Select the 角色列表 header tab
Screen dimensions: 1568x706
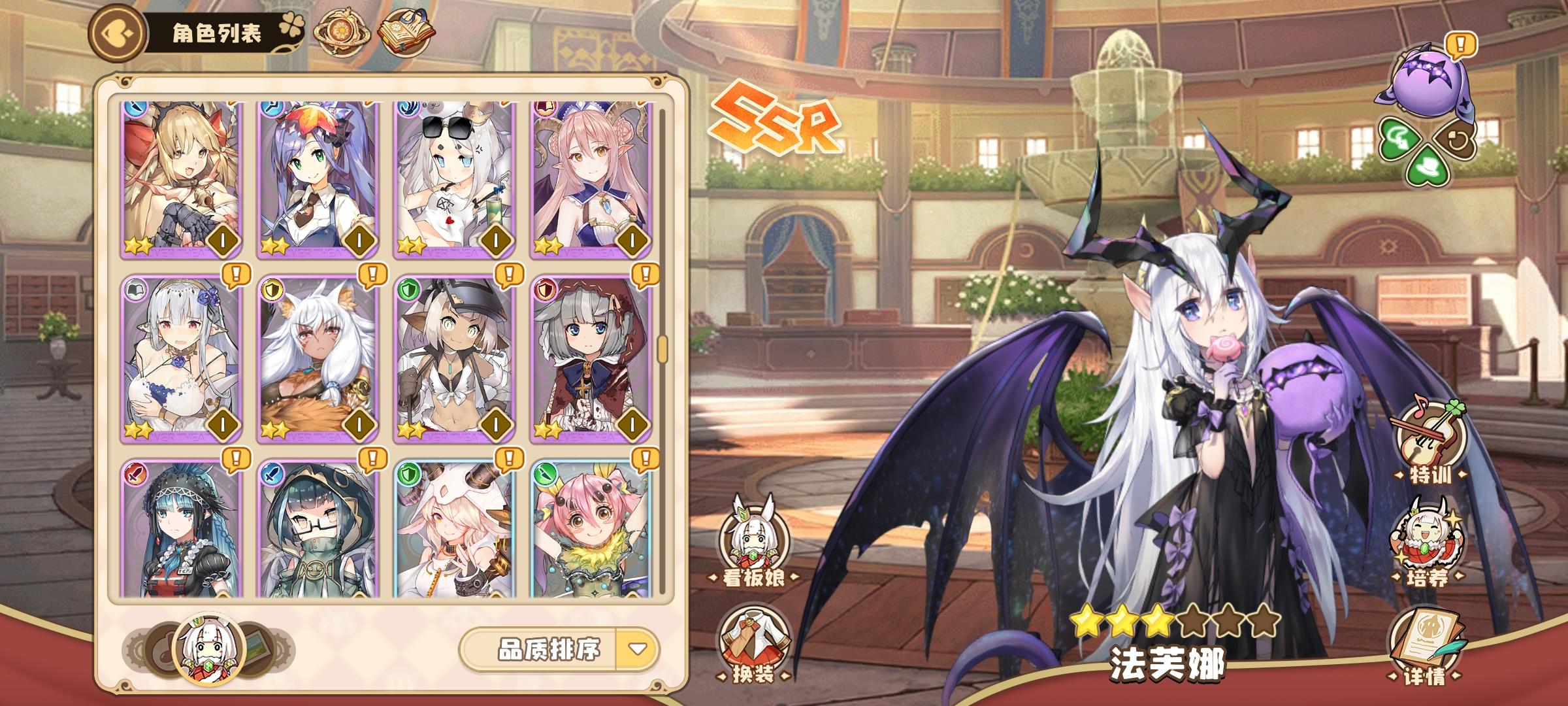[216, 31]
